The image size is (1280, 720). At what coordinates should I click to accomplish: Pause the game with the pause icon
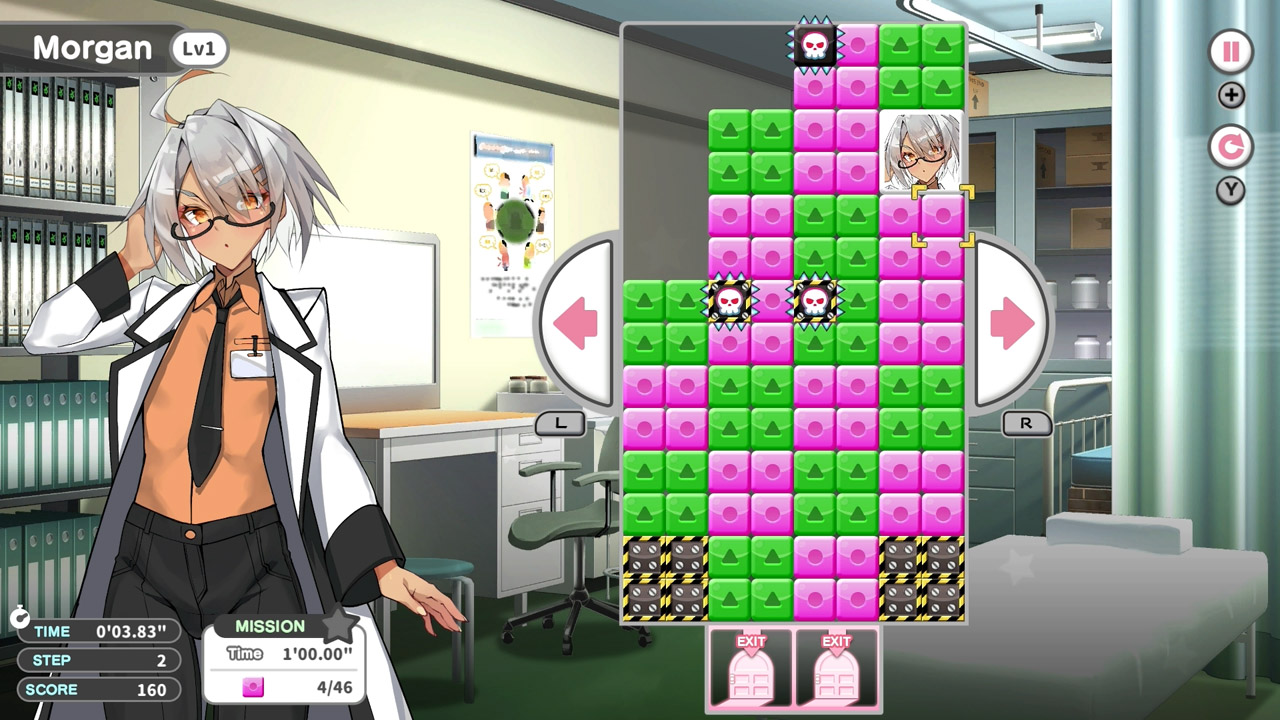pyautogui.click(x=1229, y=52)
